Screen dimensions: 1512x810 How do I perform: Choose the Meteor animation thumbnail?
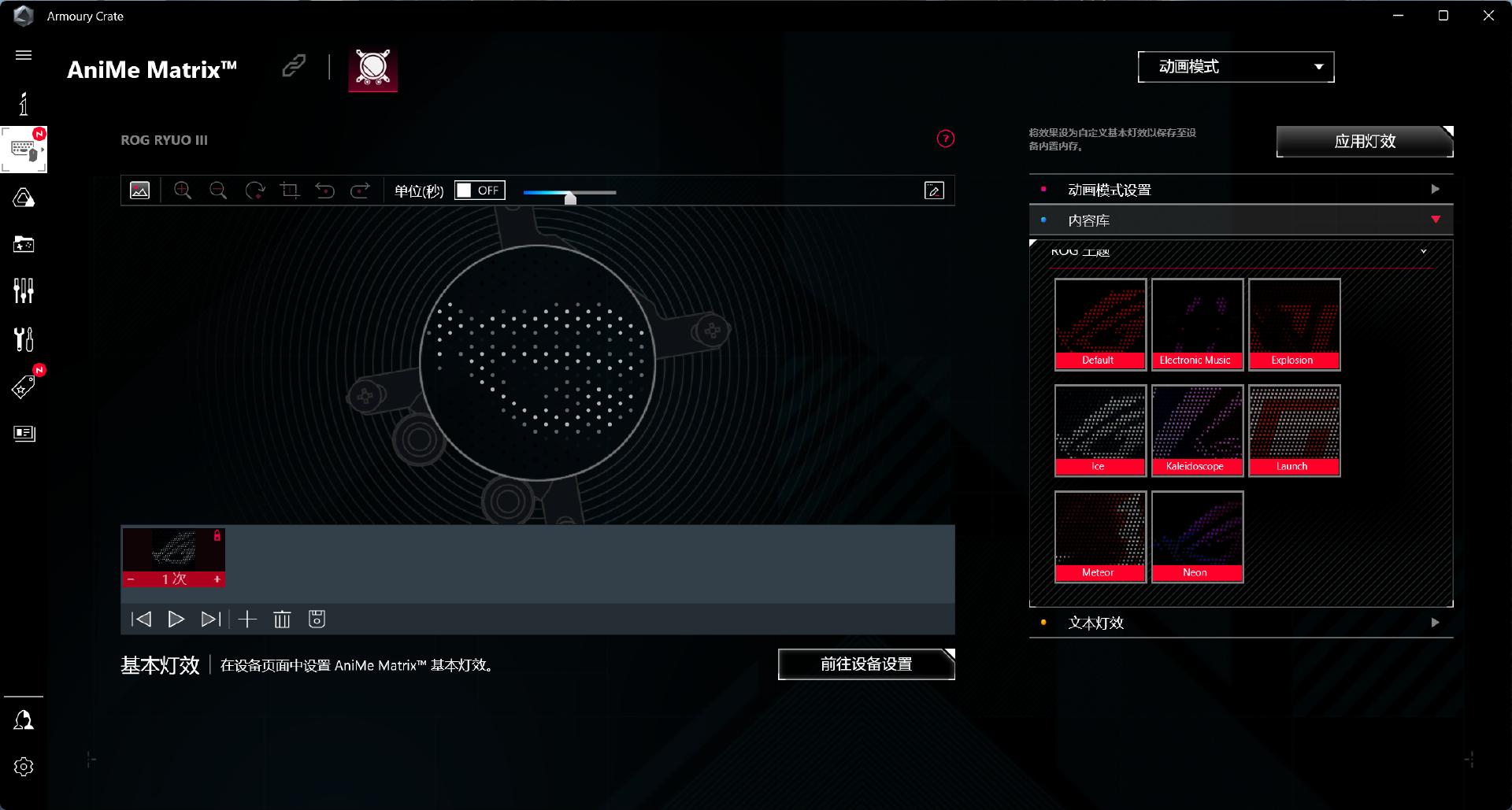[x=1099, y=536]
